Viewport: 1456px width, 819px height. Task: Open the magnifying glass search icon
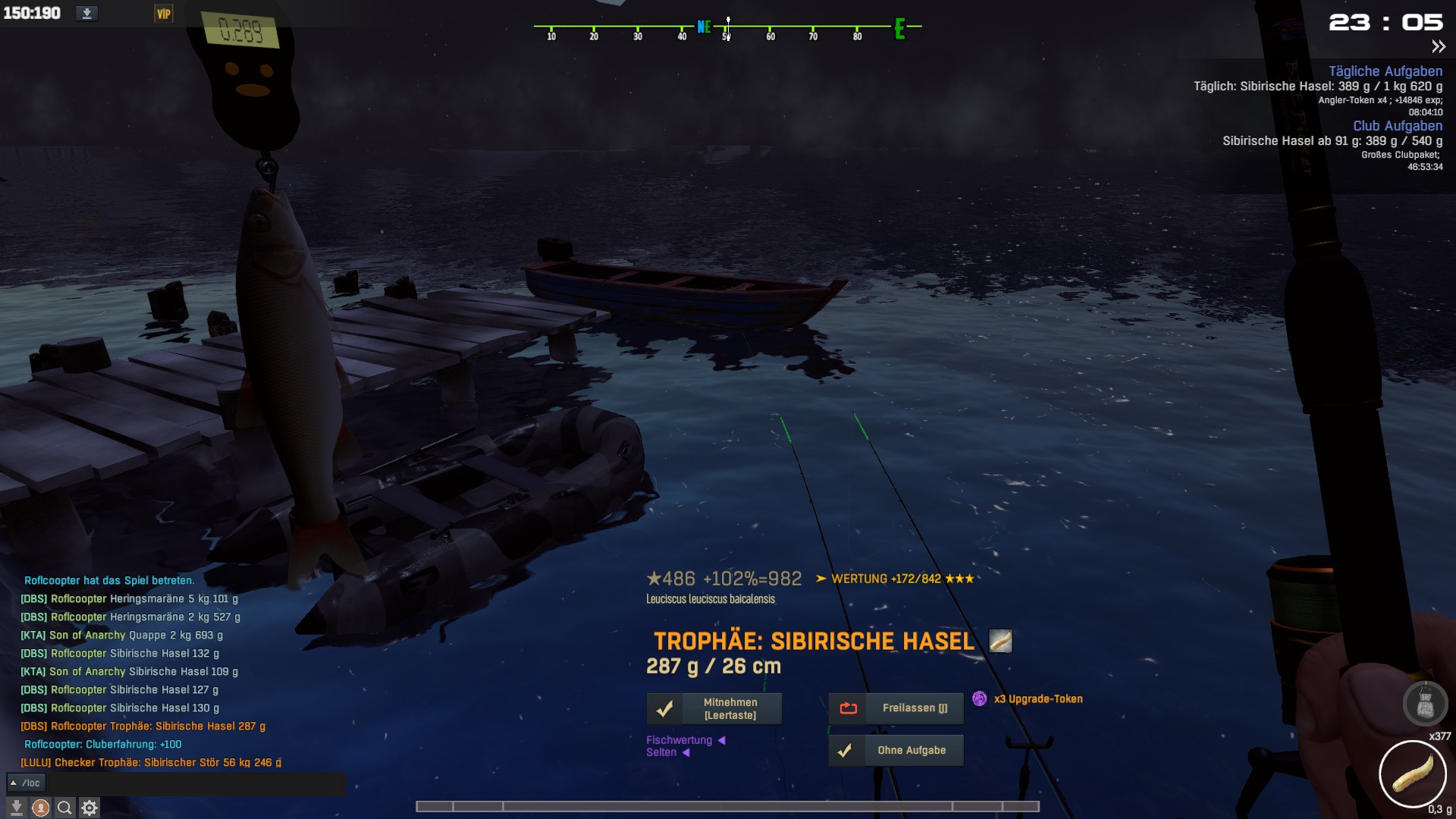(64, 808)
